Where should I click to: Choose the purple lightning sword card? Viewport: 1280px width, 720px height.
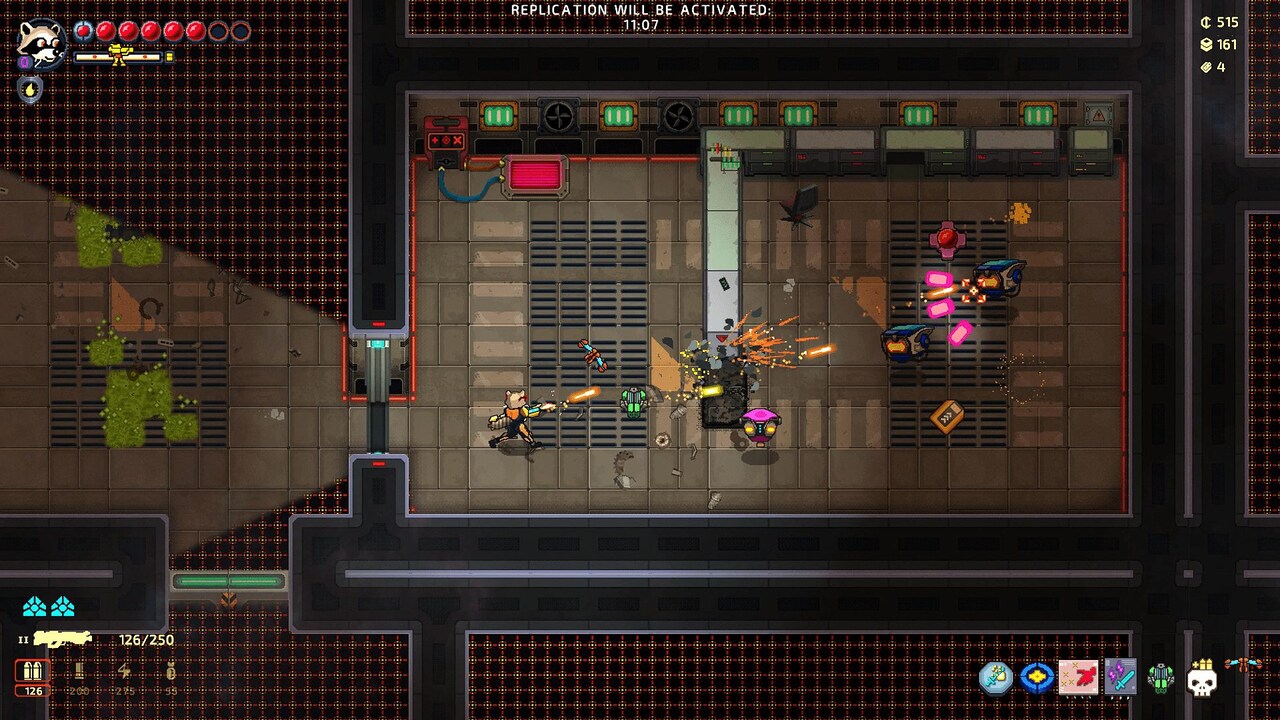pyautogui.click(x=1120, y=678)
